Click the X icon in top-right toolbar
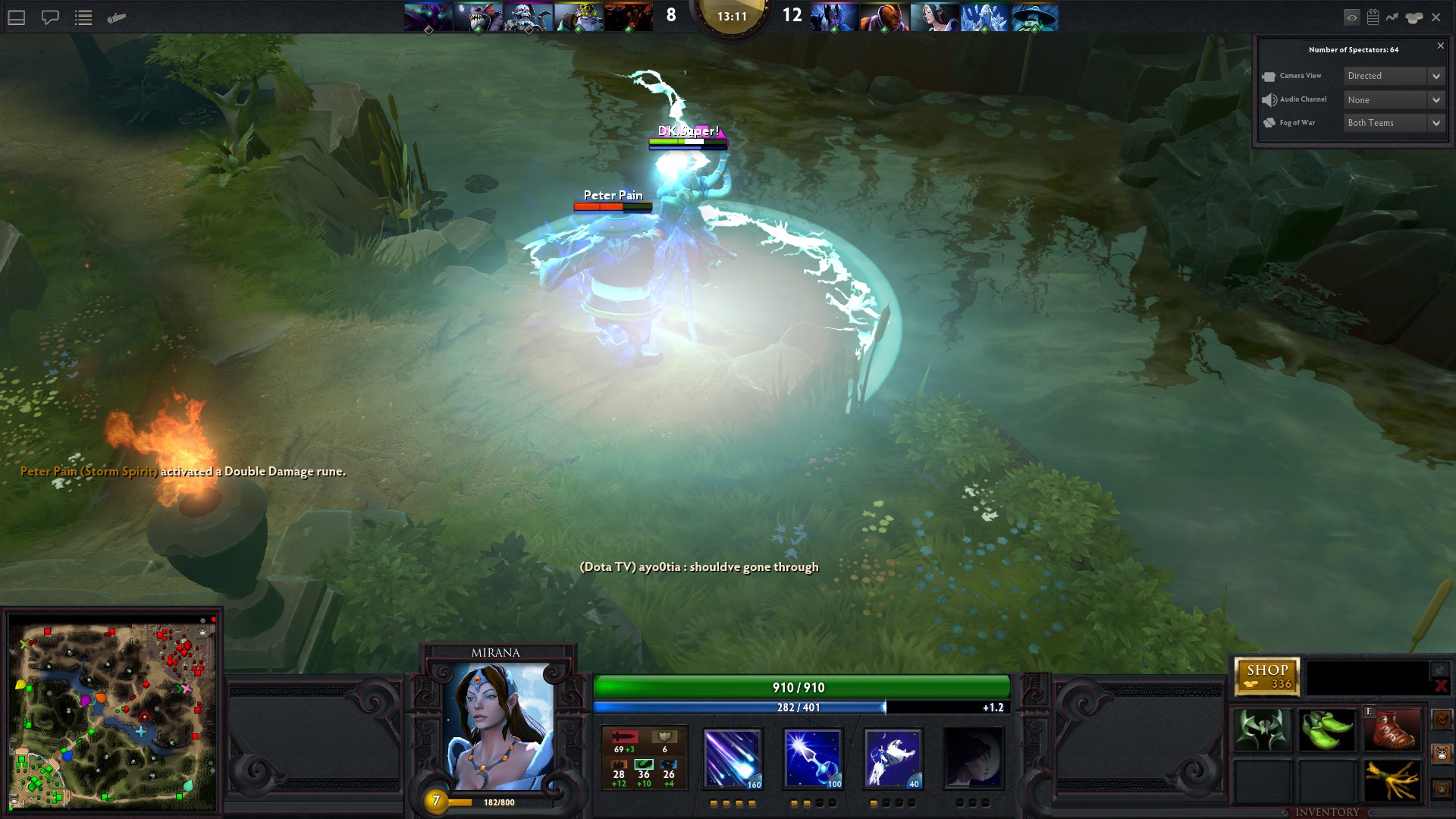Image resolution: width=1456 pixels, height=819 pixels. [1436, 17]
